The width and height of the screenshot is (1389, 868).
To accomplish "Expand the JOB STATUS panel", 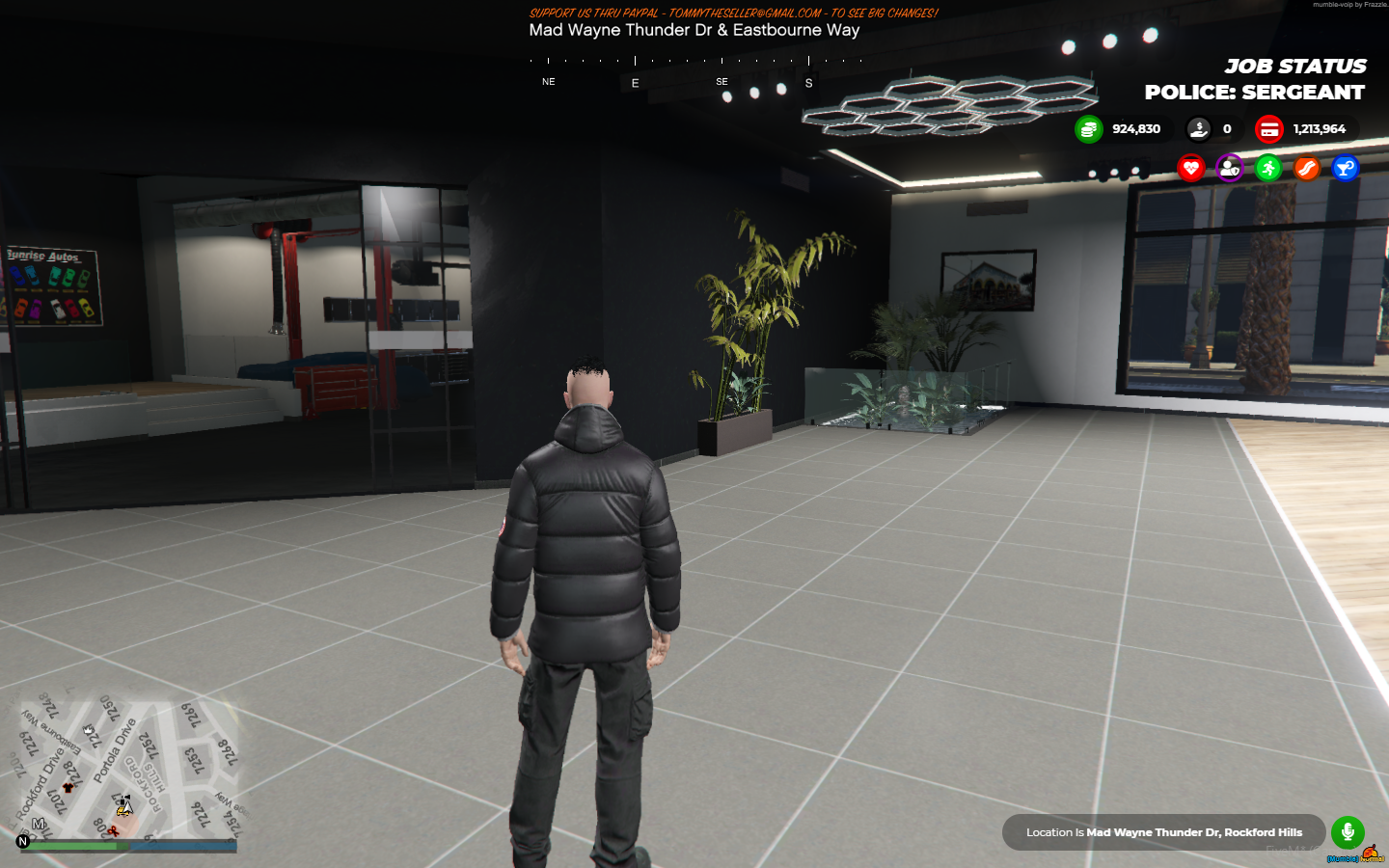I will pos(1296,66).
